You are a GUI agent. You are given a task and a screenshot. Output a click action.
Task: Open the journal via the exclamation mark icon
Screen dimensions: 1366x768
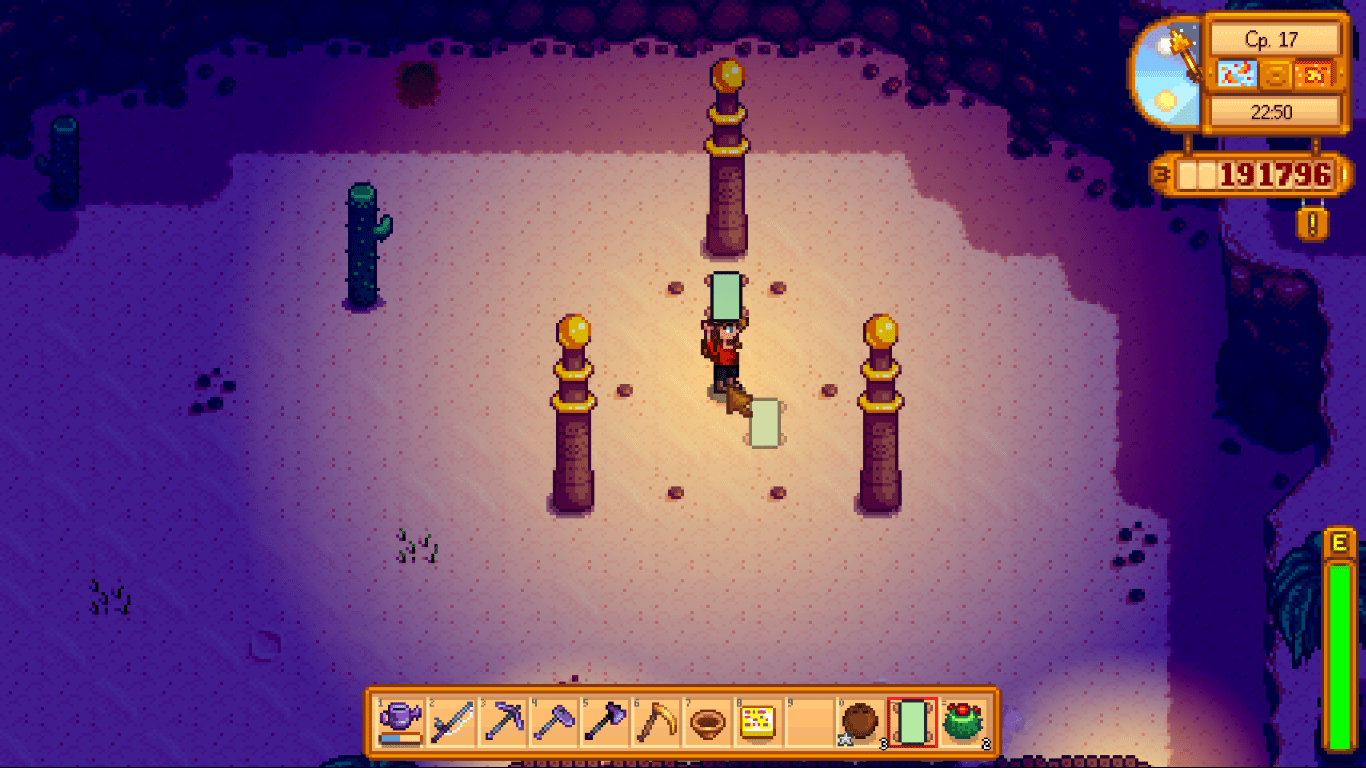coord(1311,222)
